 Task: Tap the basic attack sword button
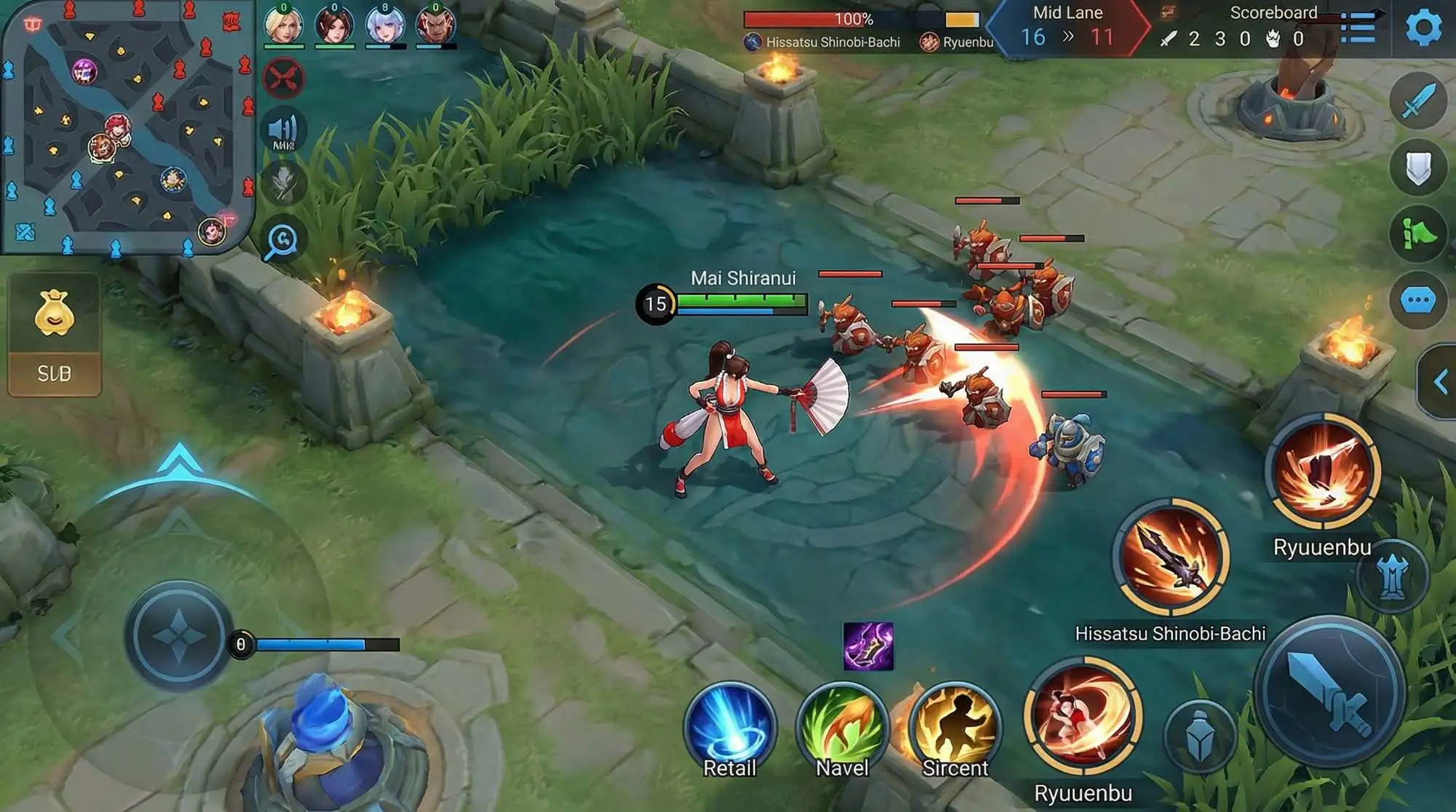1329,691
